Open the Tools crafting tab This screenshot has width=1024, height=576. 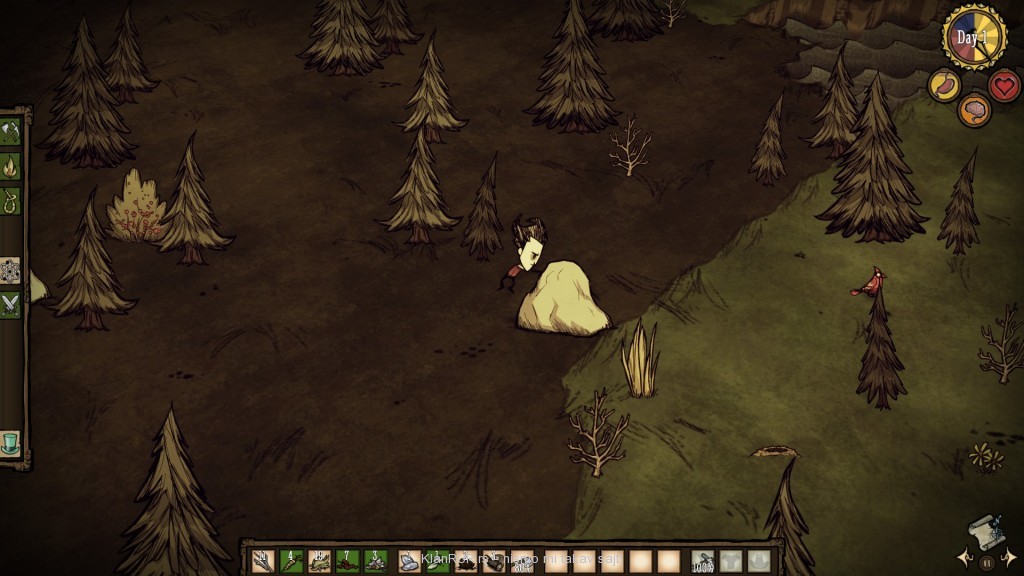(x=11, y=132)
